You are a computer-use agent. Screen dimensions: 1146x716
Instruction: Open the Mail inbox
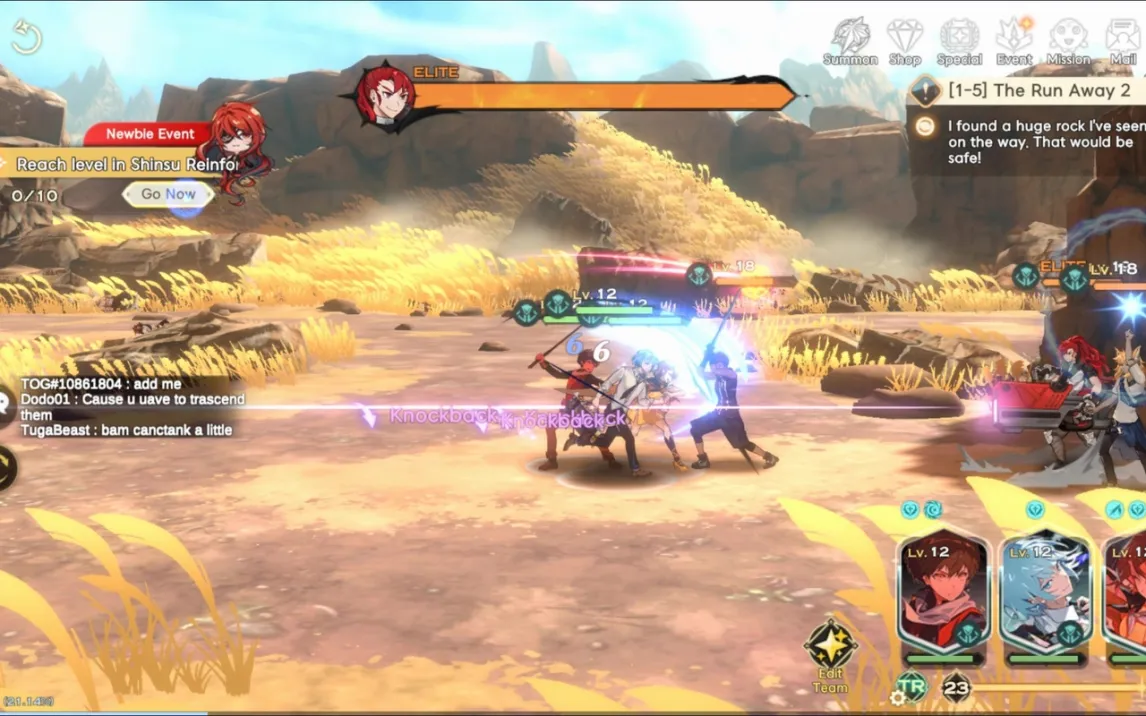click(x=1123, y=42)
